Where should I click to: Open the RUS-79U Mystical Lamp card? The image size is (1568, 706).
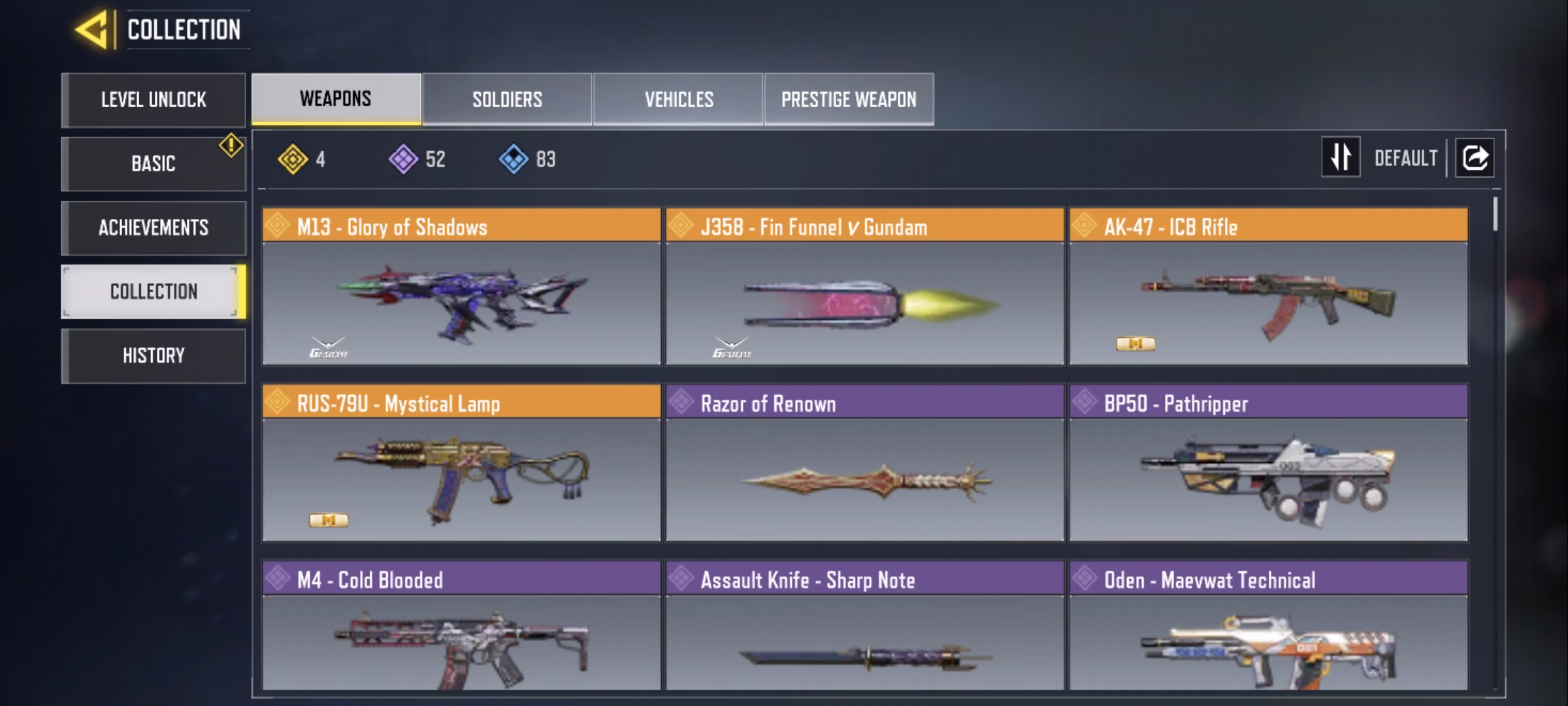461,464
